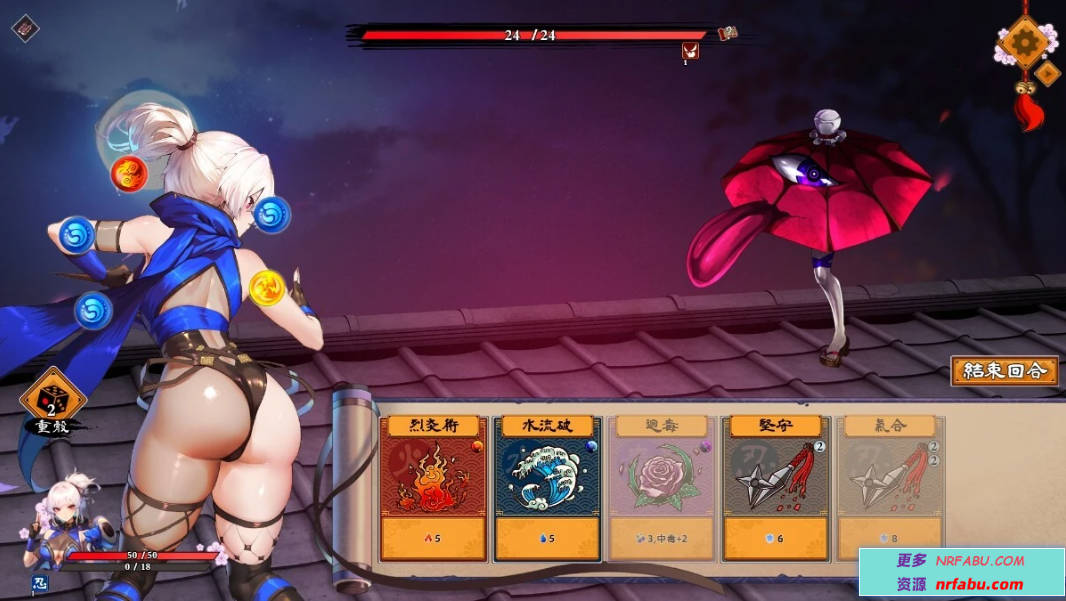
Task: Choose the rose poison card
Action: point(663,487)
